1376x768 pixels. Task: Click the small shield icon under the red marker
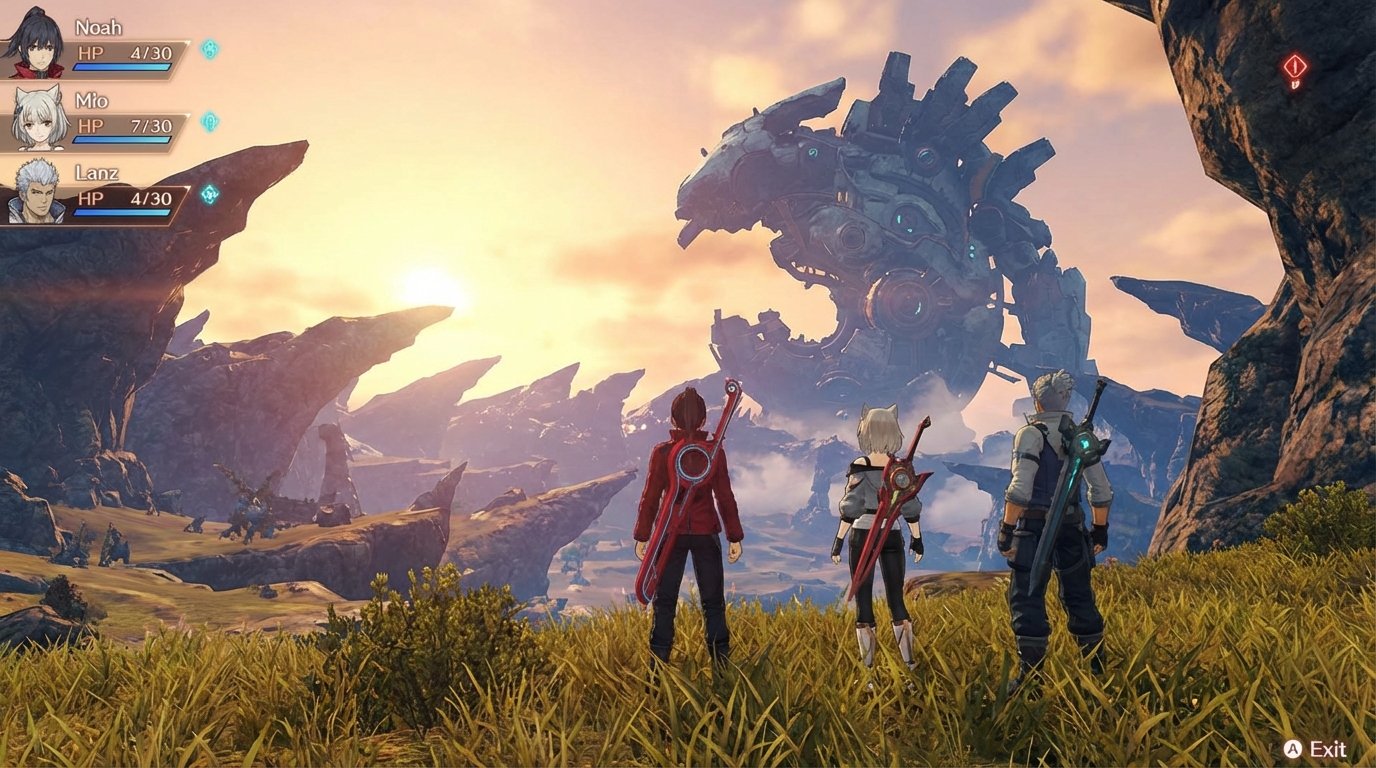pos(1297,84)
